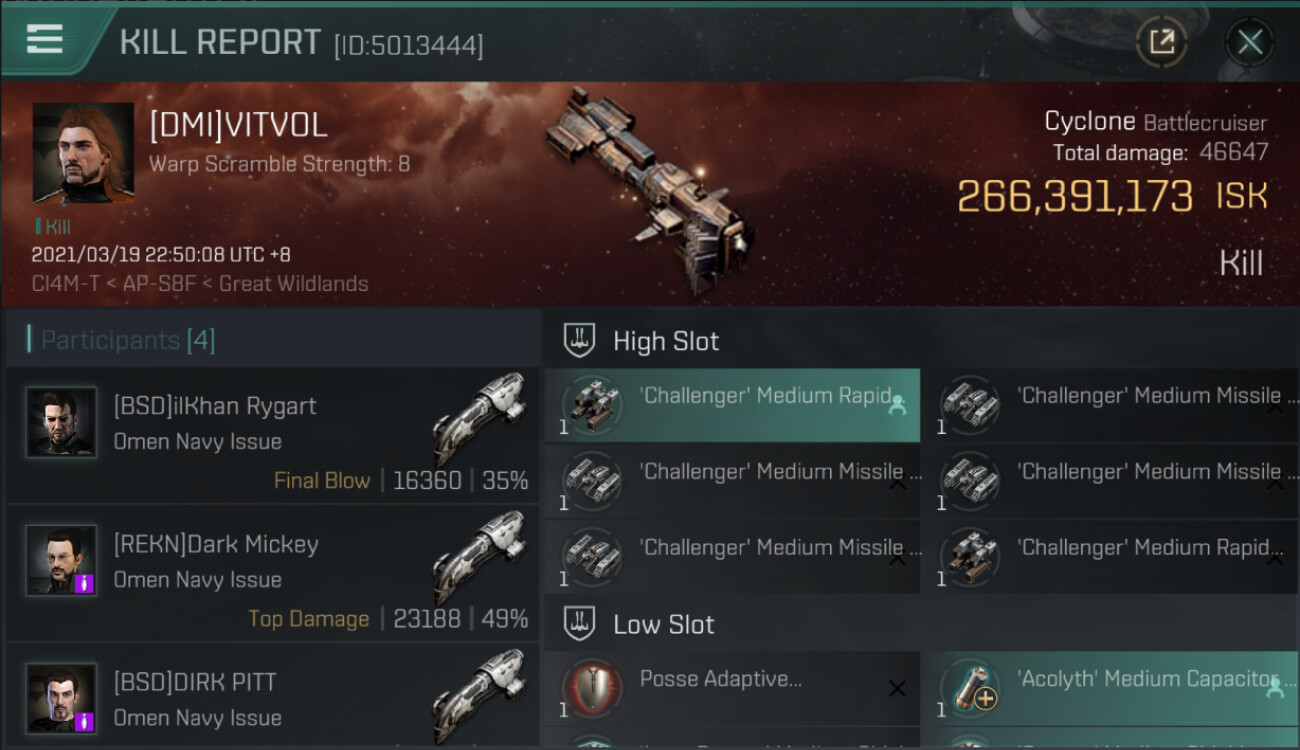Close the Kill Report window
This screenshot has width=1300, height=750.
[x=1249, y=42]
